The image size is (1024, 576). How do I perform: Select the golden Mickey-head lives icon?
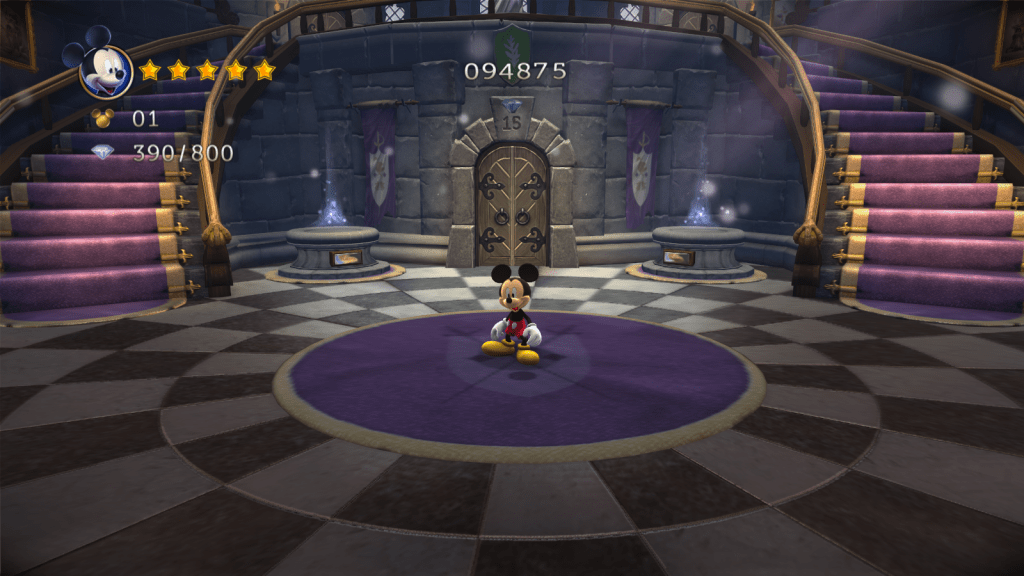point(103,118)
